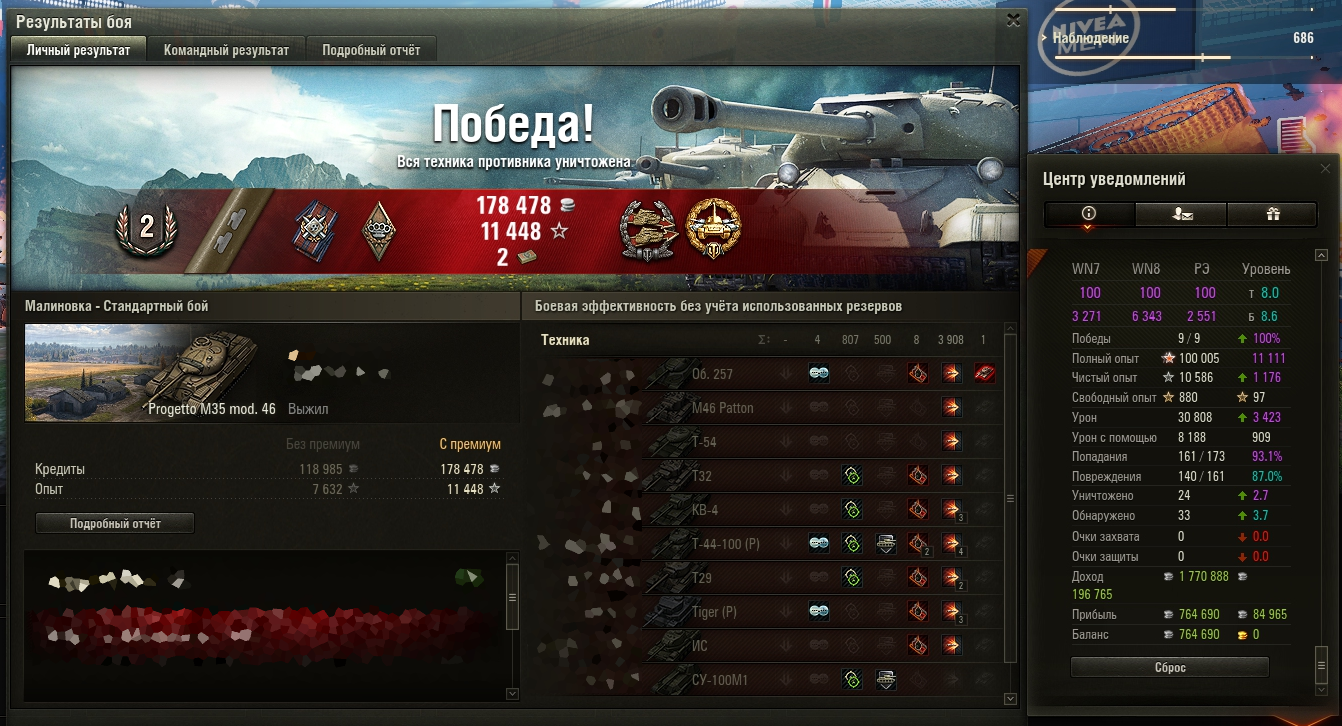Close the battle results window
Image resolution: width=1342 pixels, height=726 pixels.
pyautogui.click(x=1013, y=20)
